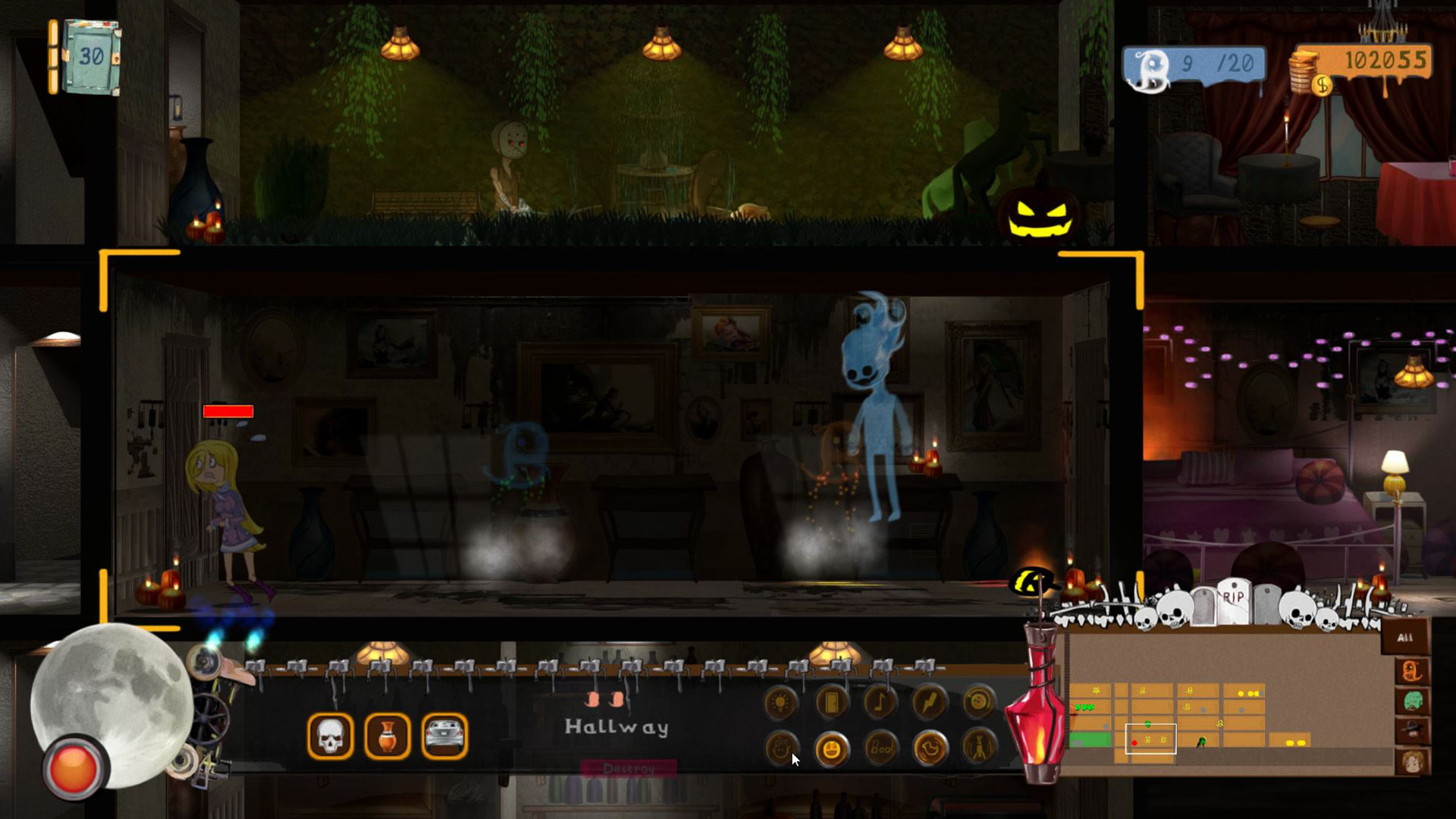Activate the door slam scare icon
1456x819 pixels.
point(831,702)
